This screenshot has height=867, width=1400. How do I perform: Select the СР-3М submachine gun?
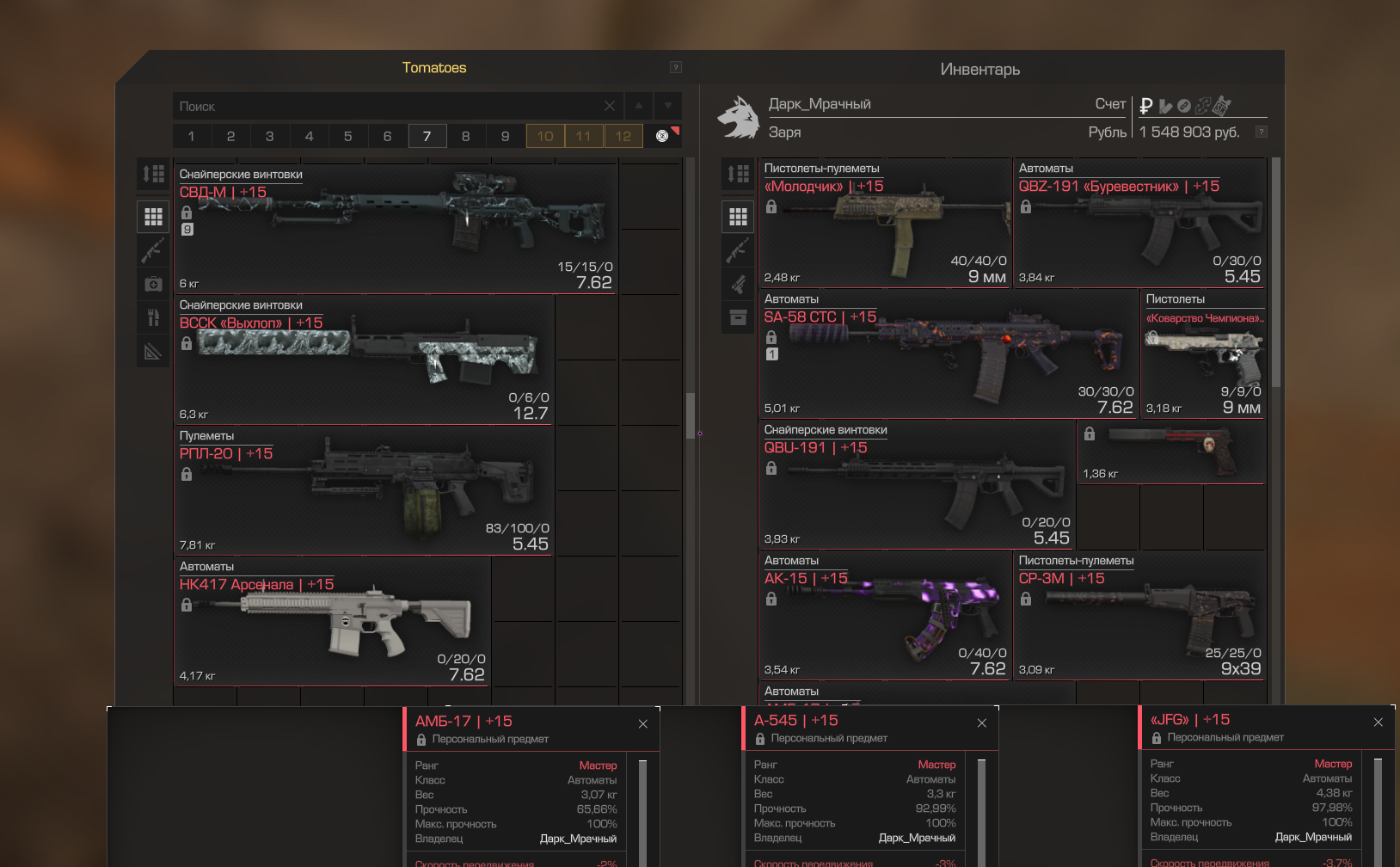click(x=1139, y=616)
